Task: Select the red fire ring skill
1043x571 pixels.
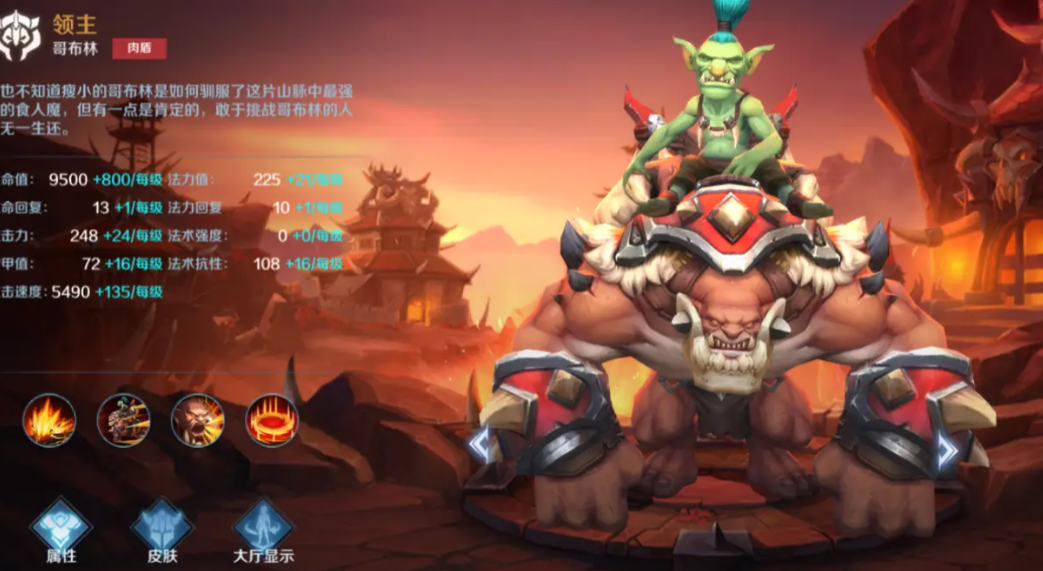Action: [x=271, y=420]
